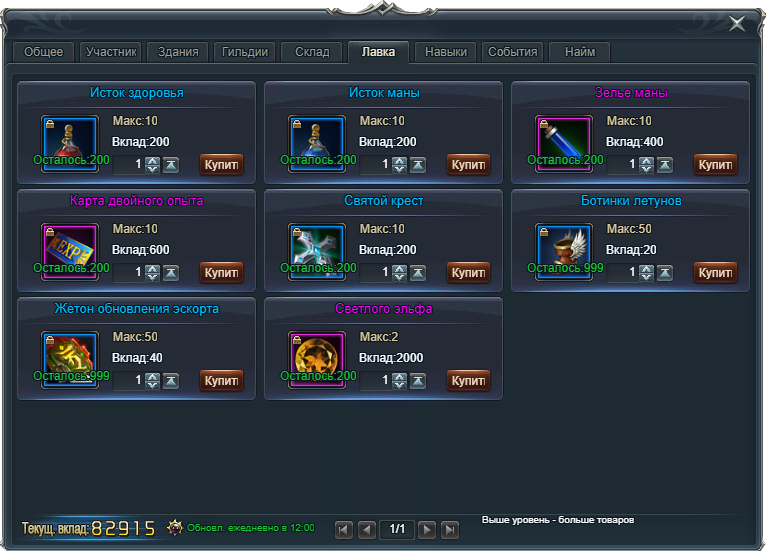
Task: Purchase the Жетон обновления эскорта
Action: (221, 380)
